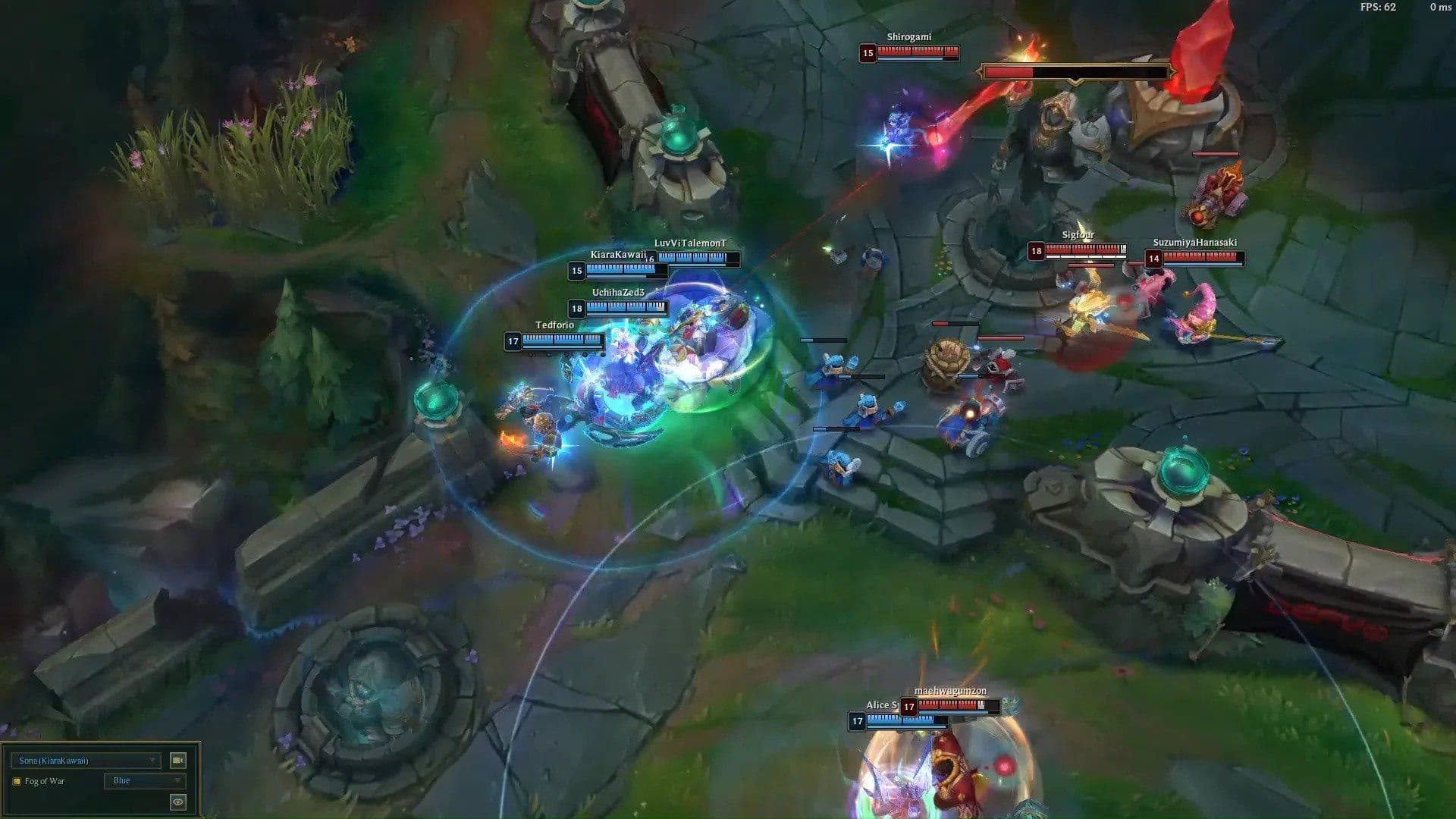Click the eye icon to toggle the spectator HUD
The height and width of the screenshot is (819, 1456).
pyautogui.click(x=178, y=802)
